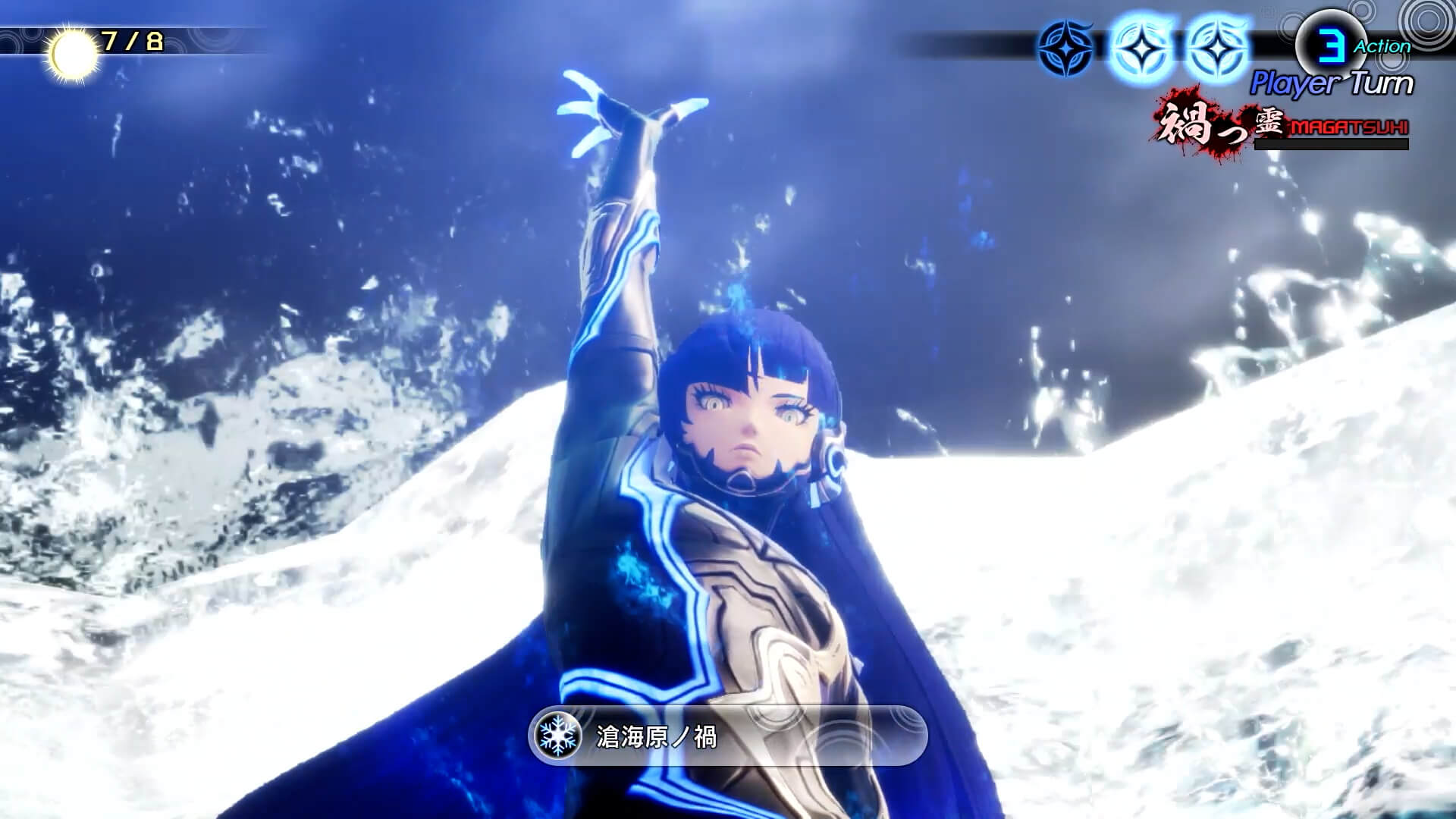Select the Player Turn header
The height and width of the screenshot is (819, 1456).
(x=1337, y=80)
